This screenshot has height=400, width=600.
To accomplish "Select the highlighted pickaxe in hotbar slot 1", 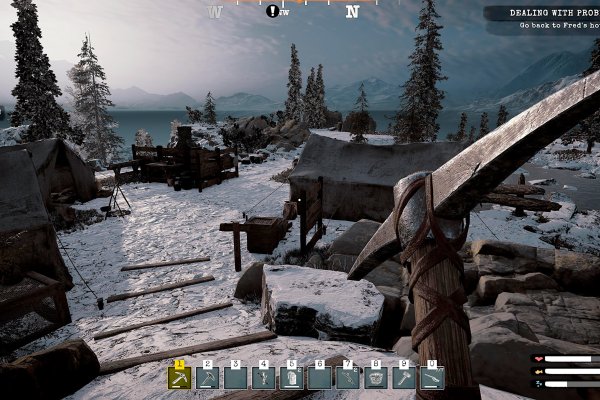I will point(180,378).
